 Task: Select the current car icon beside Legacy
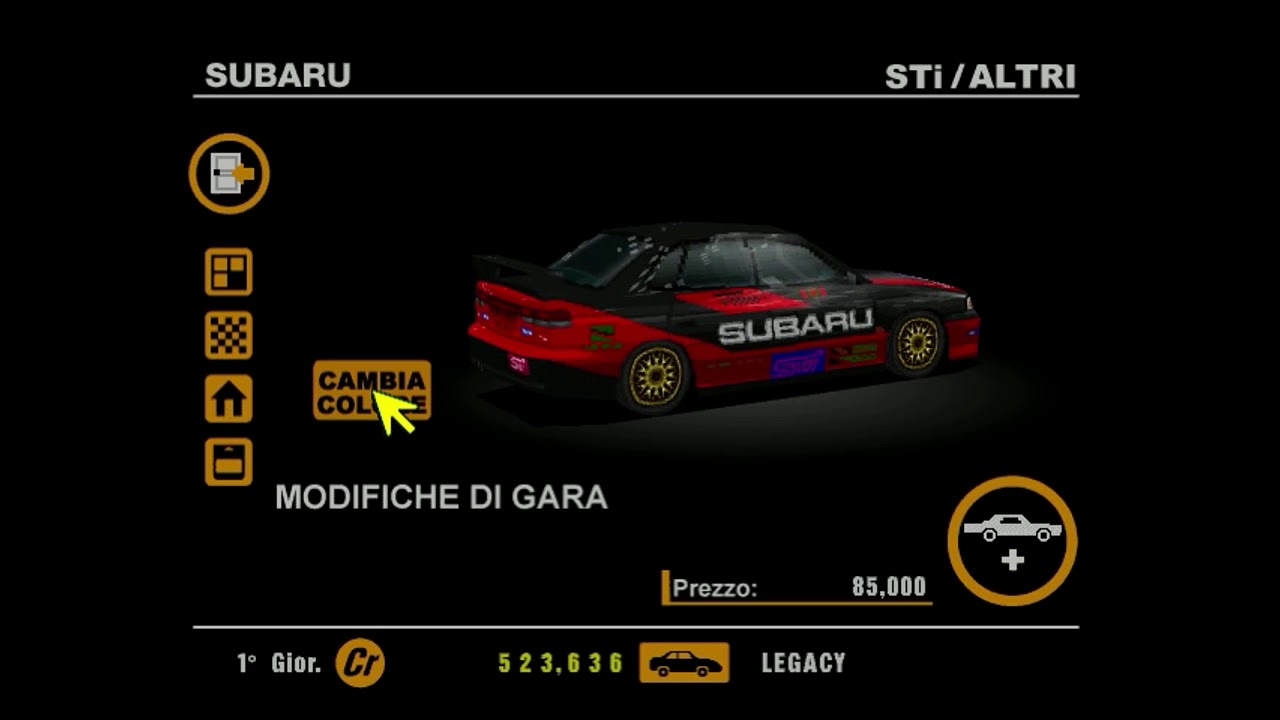point(684,663)
